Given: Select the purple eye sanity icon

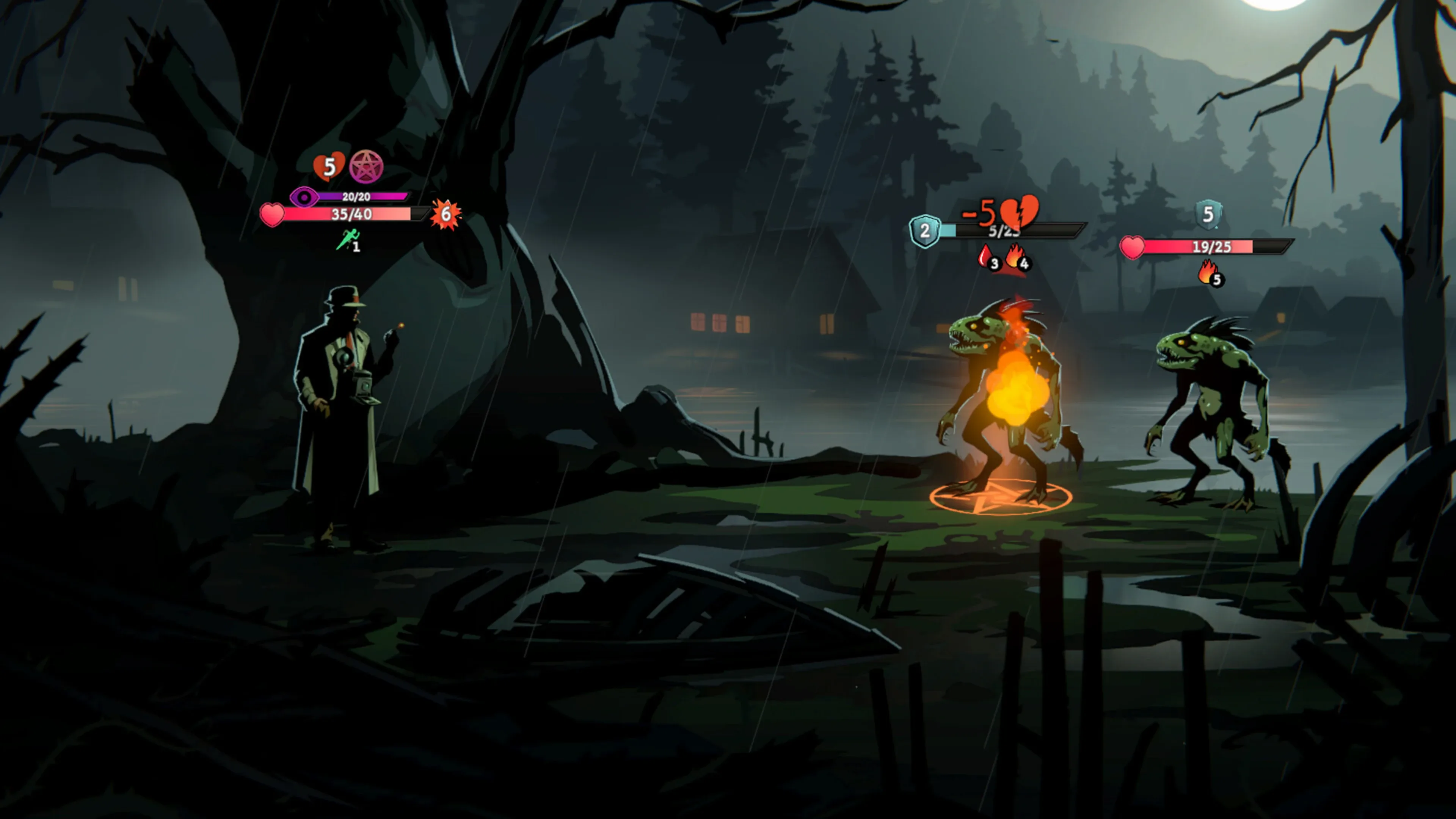Looking at the screenshot, I should pos(304,197).
